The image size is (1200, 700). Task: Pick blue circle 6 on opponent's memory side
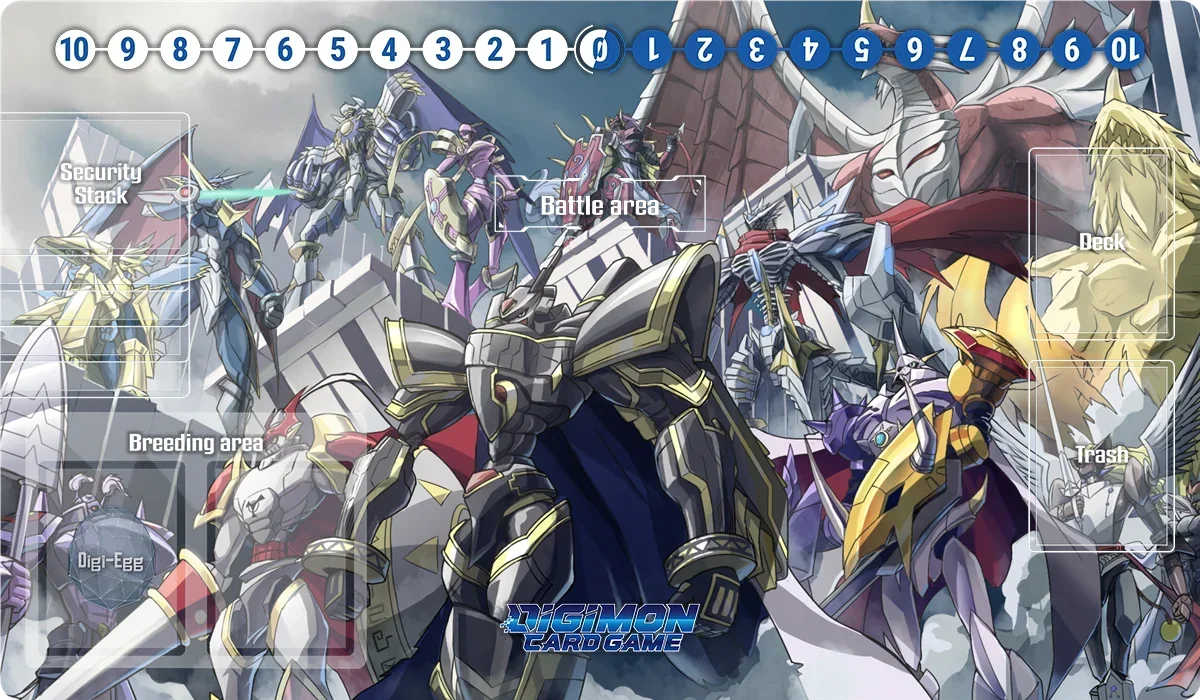pyautogui.click(x=914, y=48)
